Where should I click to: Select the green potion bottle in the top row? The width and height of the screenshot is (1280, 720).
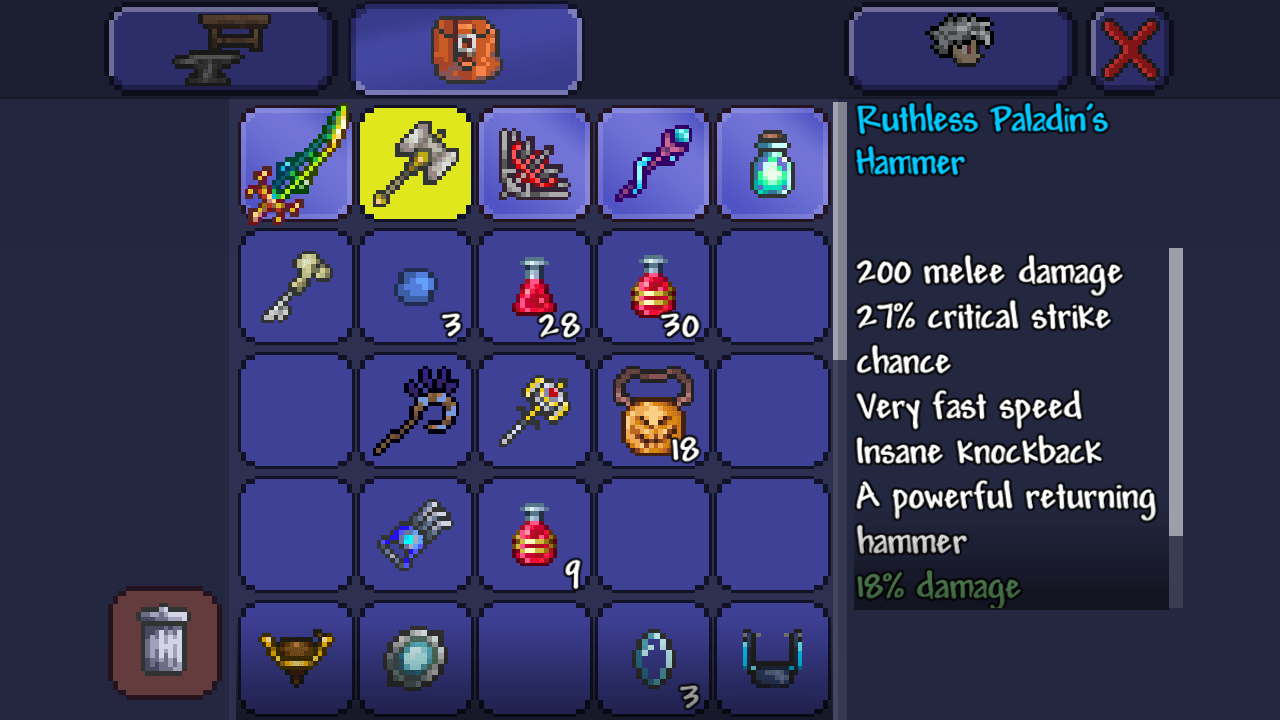772,163
